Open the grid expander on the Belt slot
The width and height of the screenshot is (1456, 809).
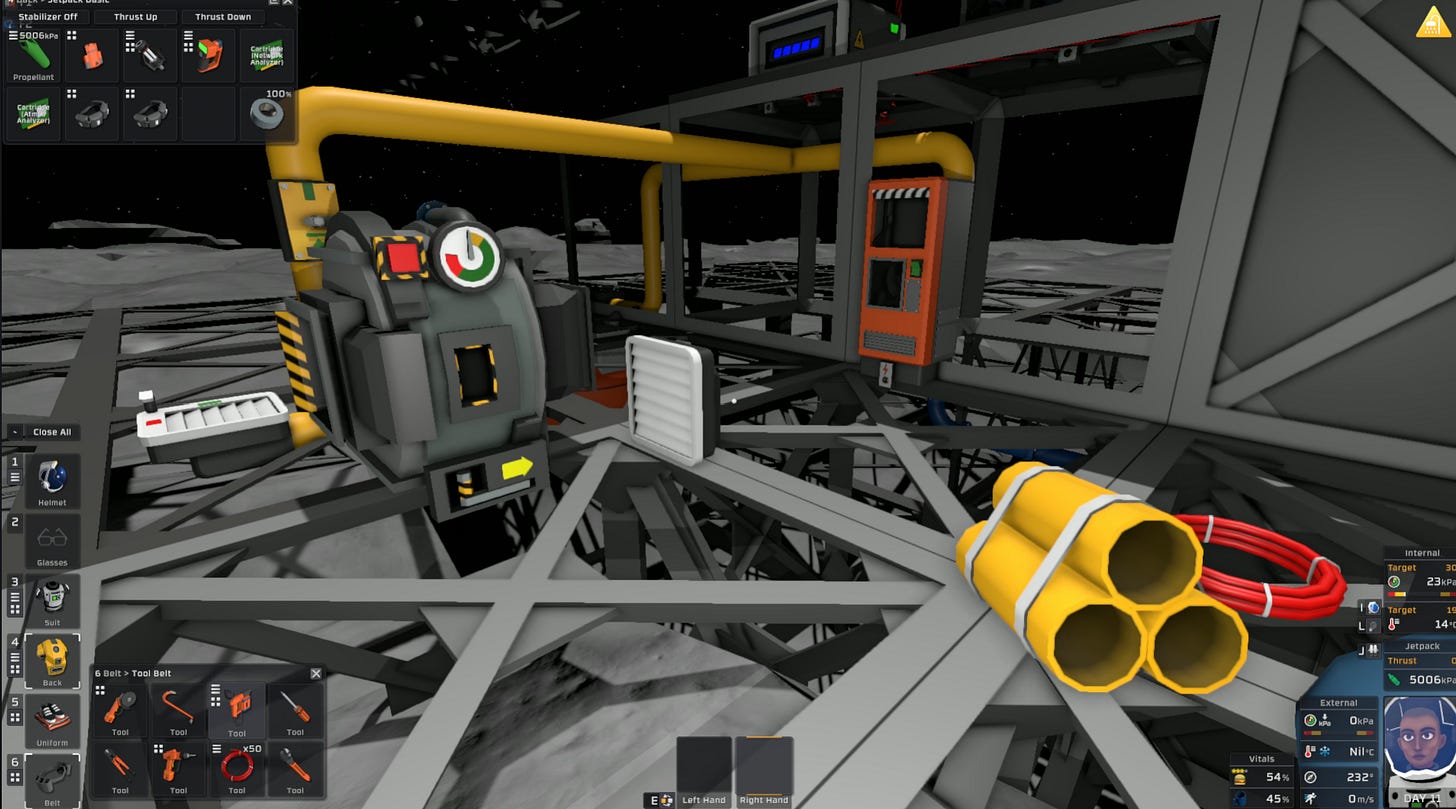click(14, 777)
